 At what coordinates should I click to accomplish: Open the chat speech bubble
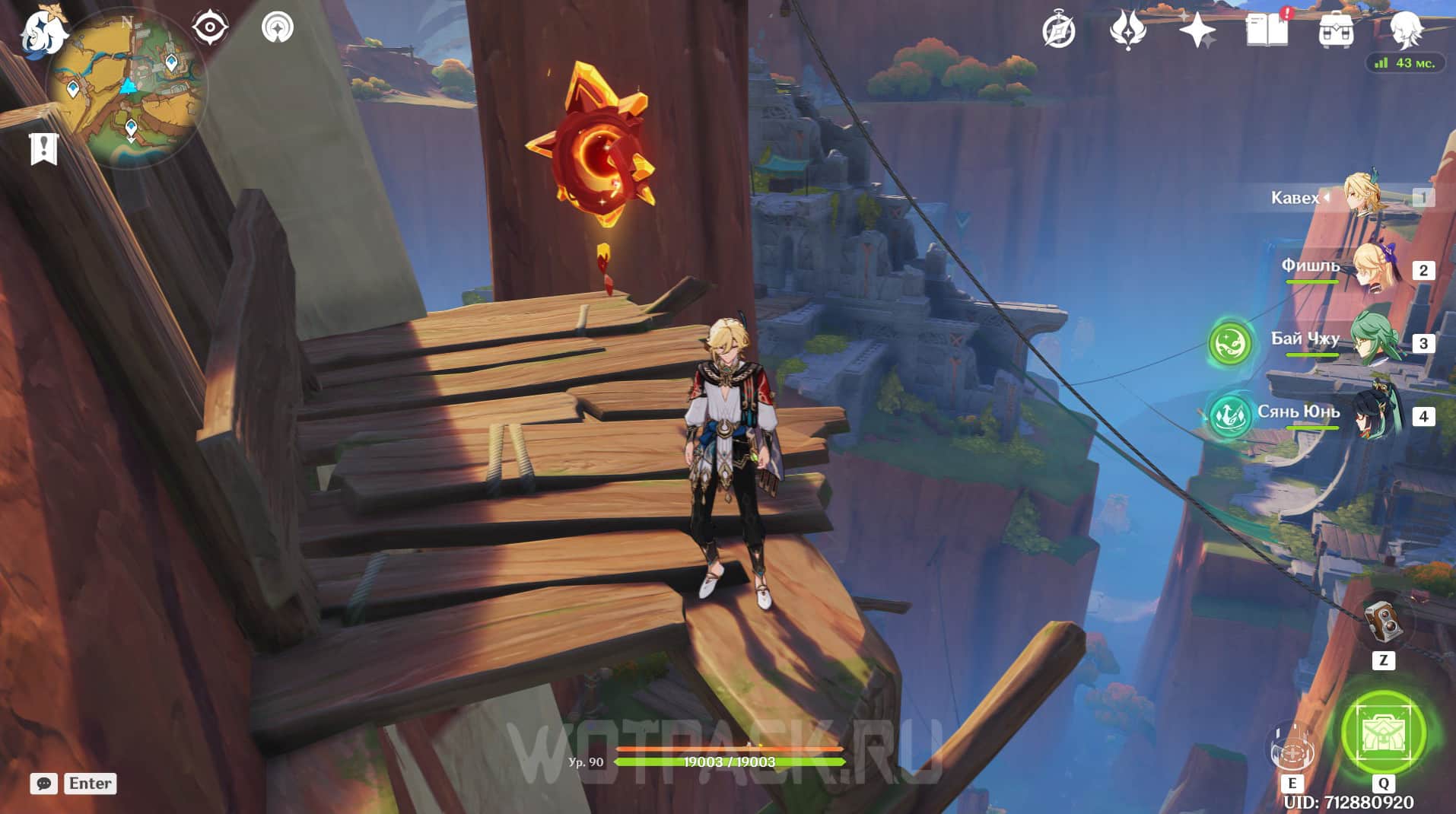click(43, 784)
